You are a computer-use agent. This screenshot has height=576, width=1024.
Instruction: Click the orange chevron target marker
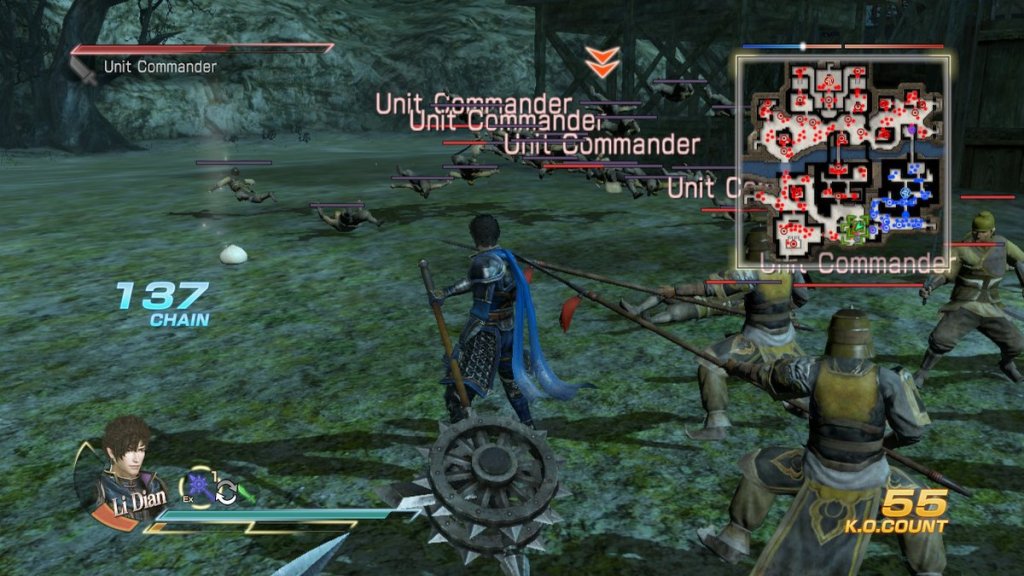602,61
